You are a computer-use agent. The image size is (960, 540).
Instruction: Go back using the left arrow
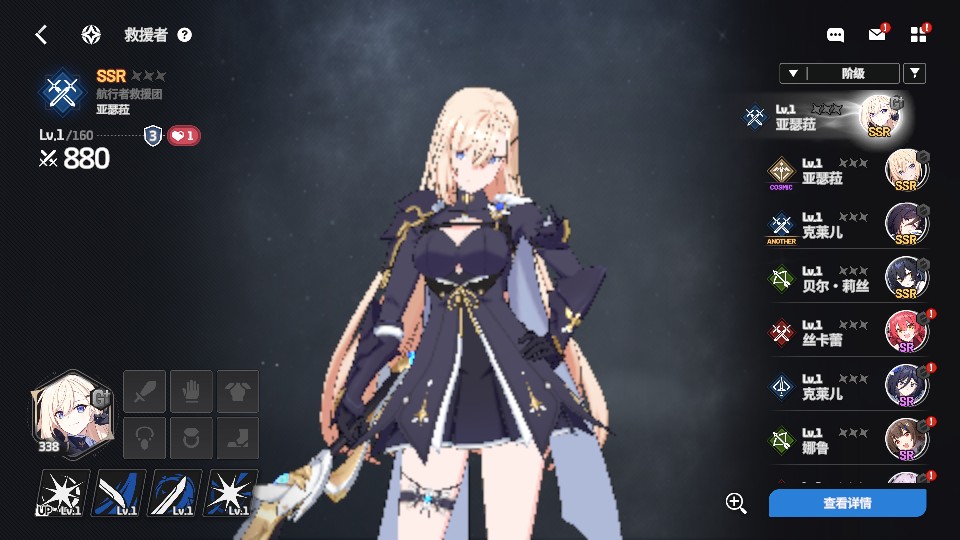click(41, 35)
